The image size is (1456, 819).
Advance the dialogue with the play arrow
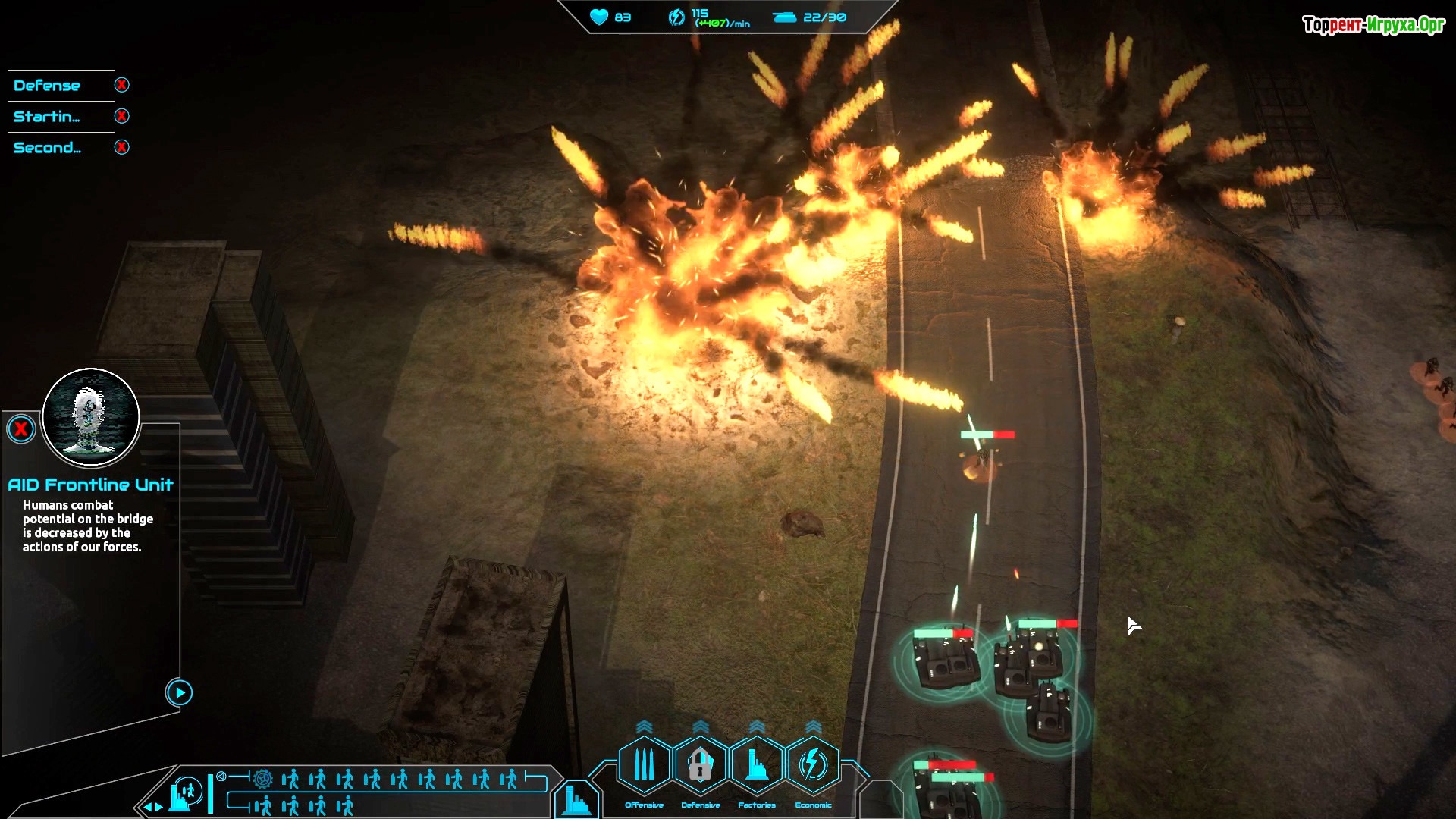click(179, 692)
